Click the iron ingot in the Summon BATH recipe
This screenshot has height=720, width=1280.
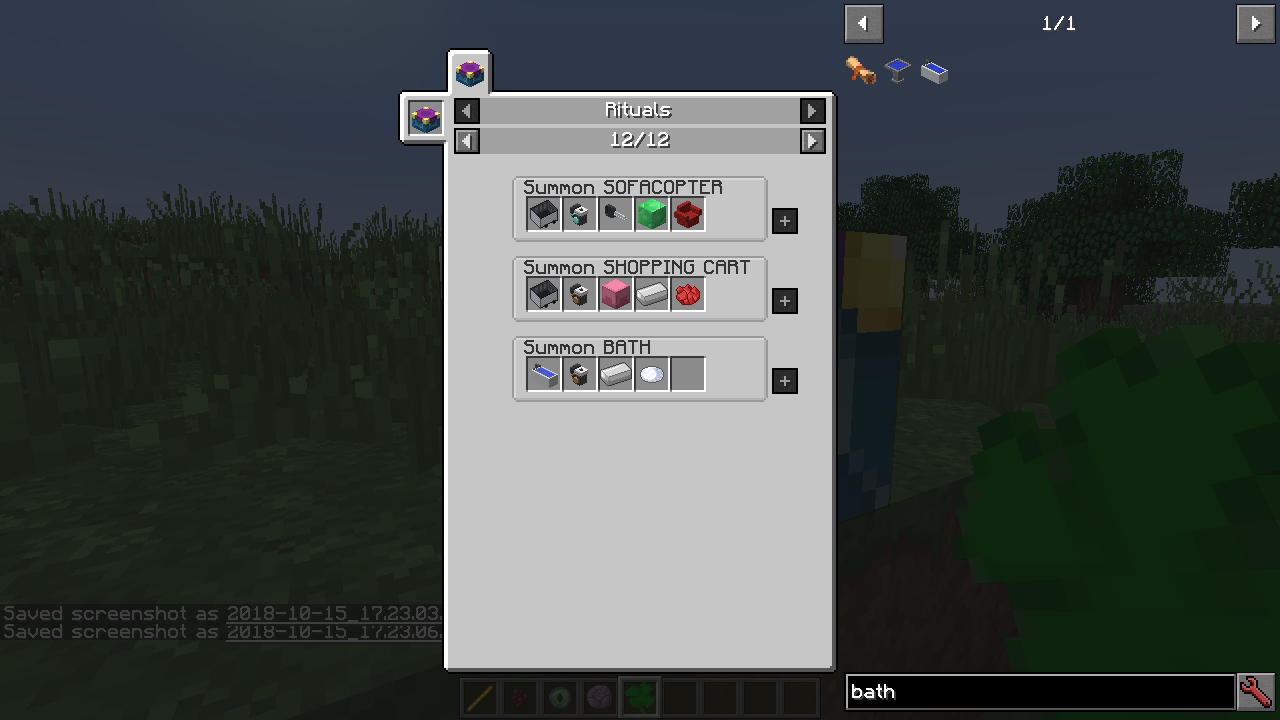tap(615, 373)
